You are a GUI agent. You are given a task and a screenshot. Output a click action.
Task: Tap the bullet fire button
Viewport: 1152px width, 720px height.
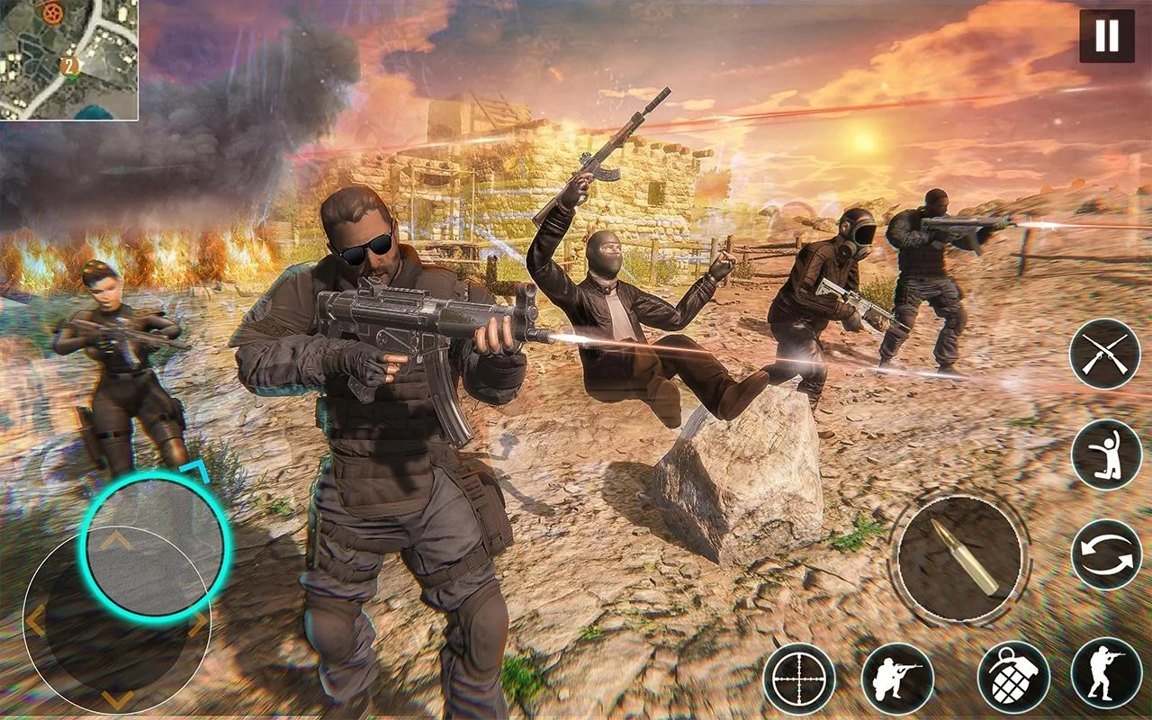(960, 558)
